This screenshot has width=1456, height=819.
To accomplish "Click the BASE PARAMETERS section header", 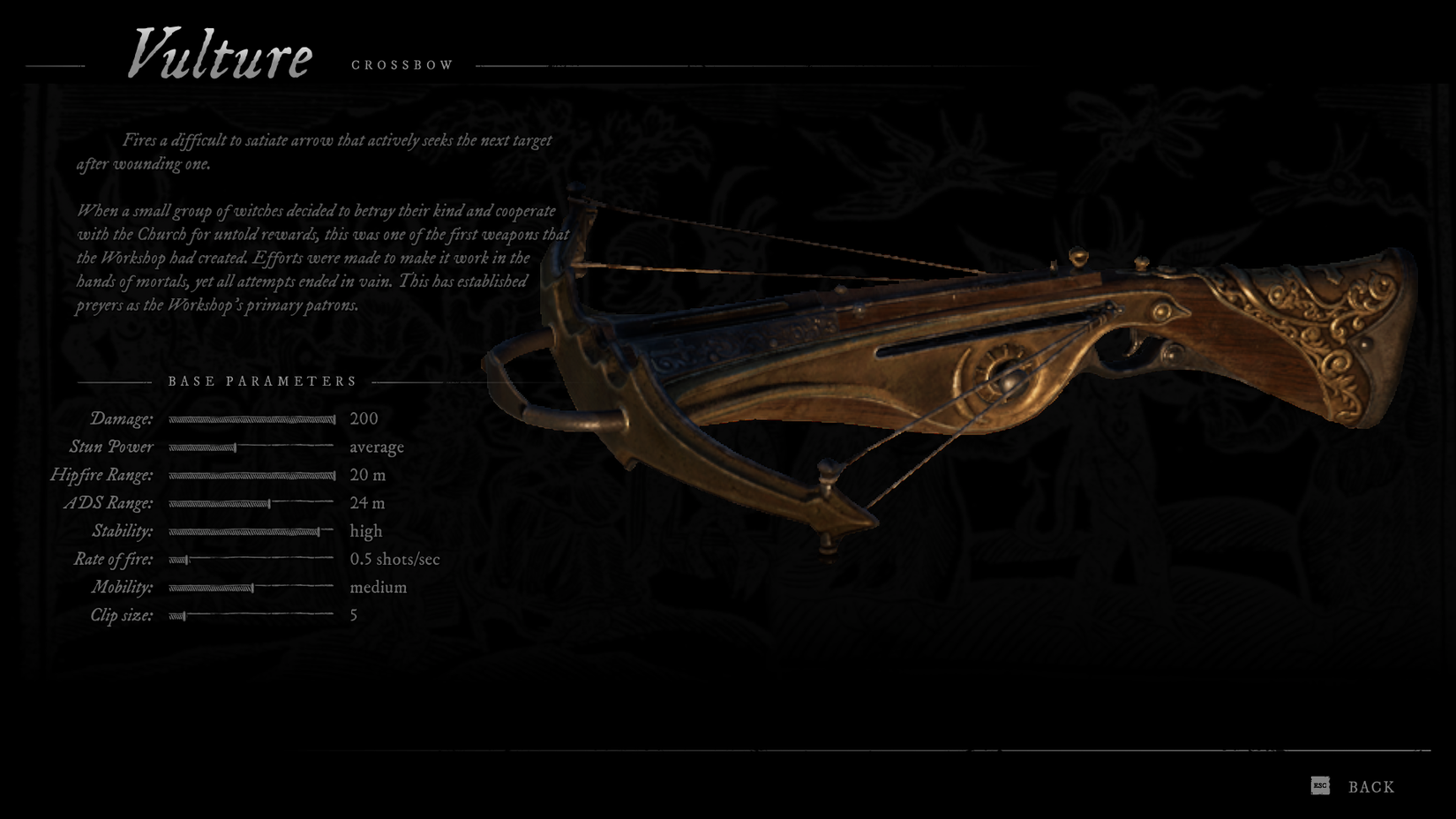I will 262,381.
